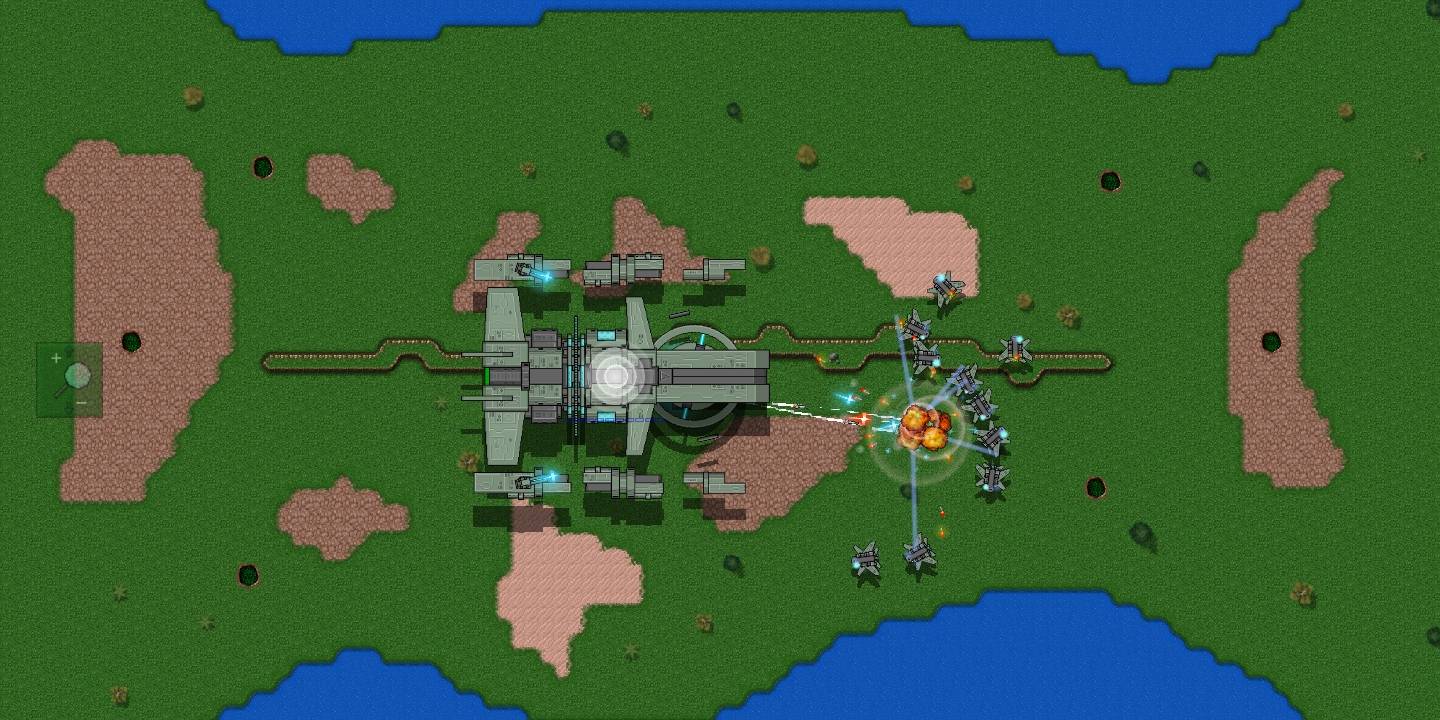Select the circular turret platform beside the mothership
The image size is (1440, 720).
coord(700,380)
